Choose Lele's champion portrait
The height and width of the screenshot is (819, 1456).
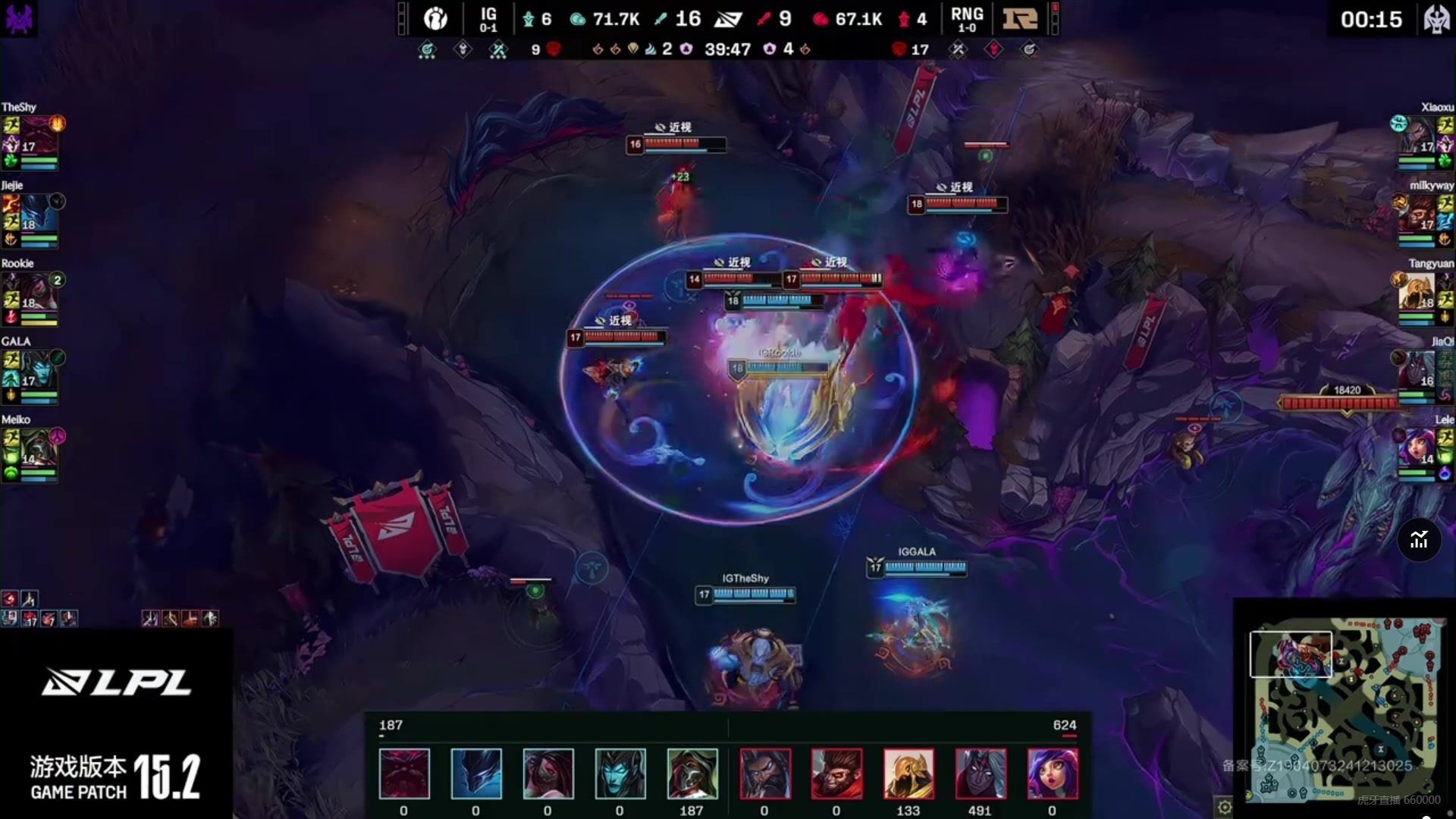1417,447
